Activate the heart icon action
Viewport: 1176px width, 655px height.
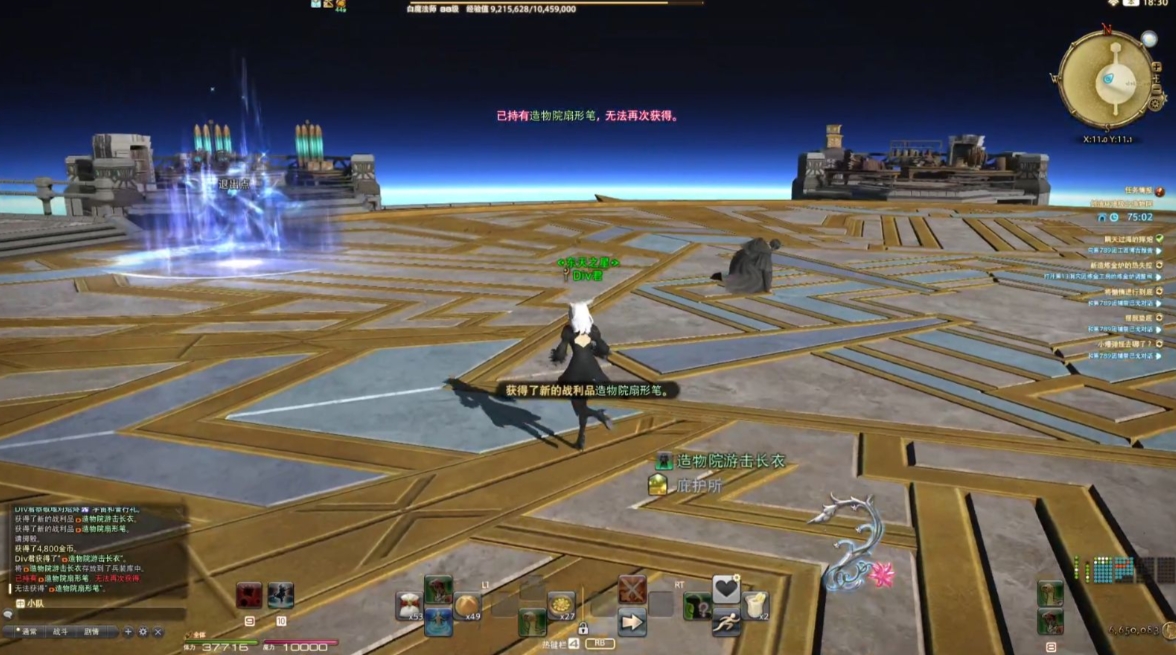click(726, 590)
